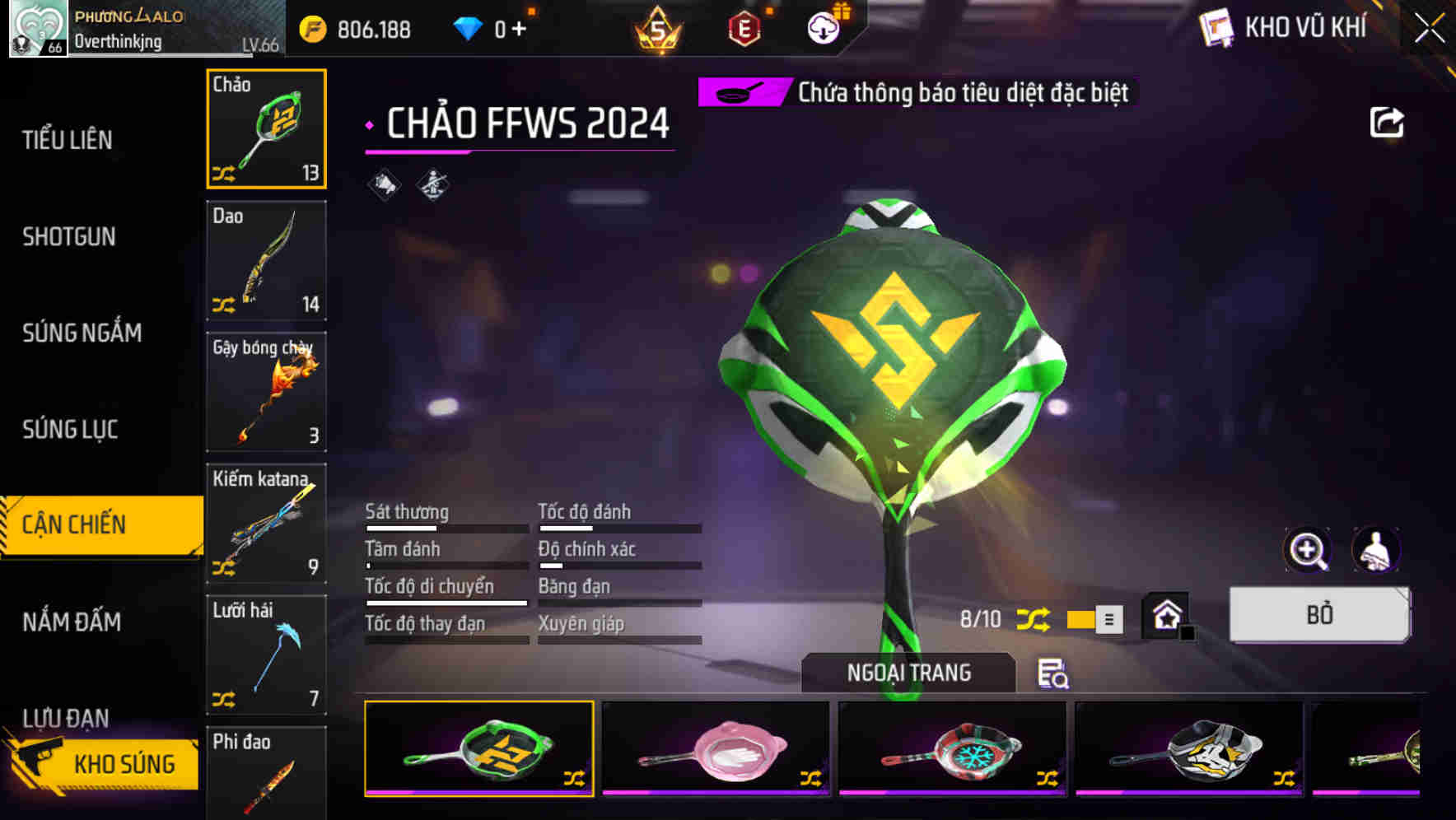Image resolution: width=1456 pixels, height=820 pixels.
Task: Click the Tốc độ di chuyển stat bar
Action: [445, 602]
